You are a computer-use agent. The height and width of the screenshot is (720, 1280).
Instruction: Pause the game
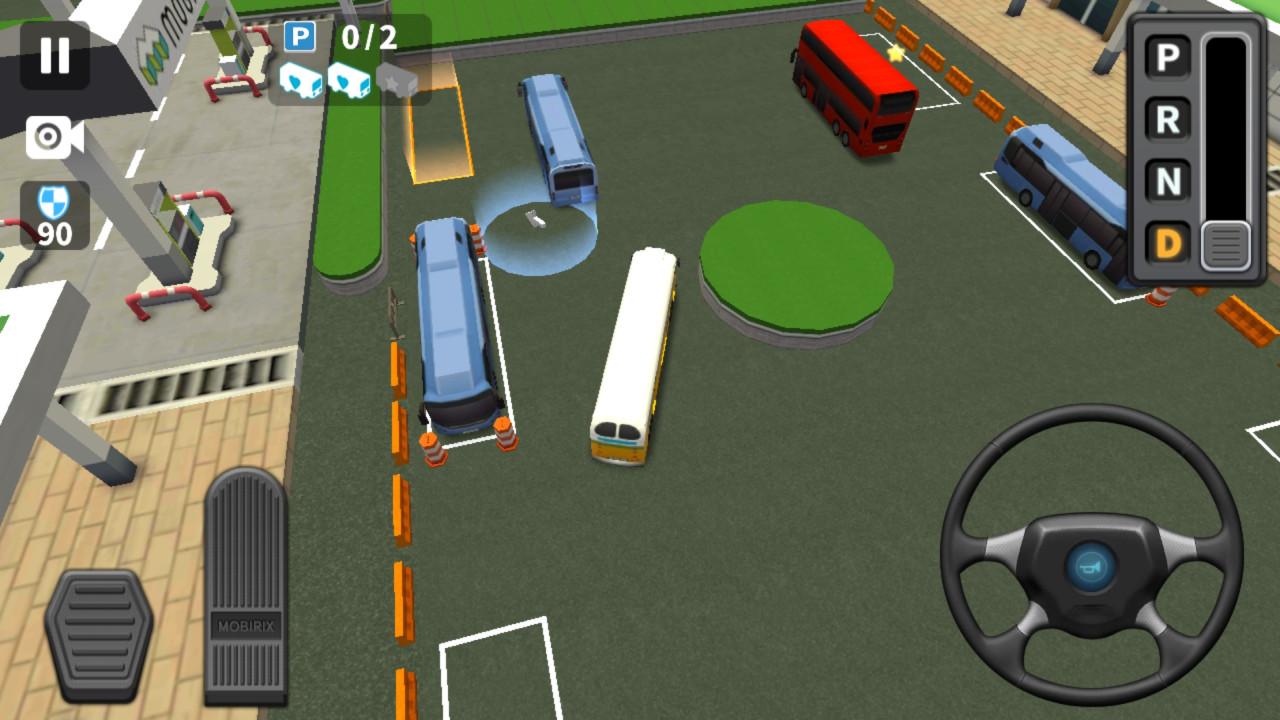point(55,55)
